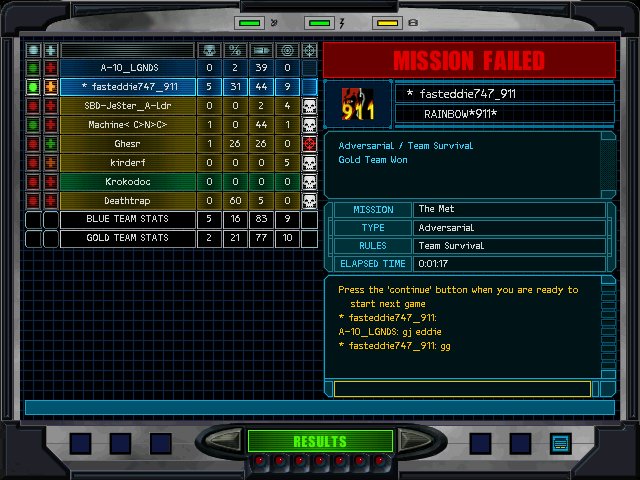Click the chat message input box
640x480 pixels.
[x=462, y=389]
